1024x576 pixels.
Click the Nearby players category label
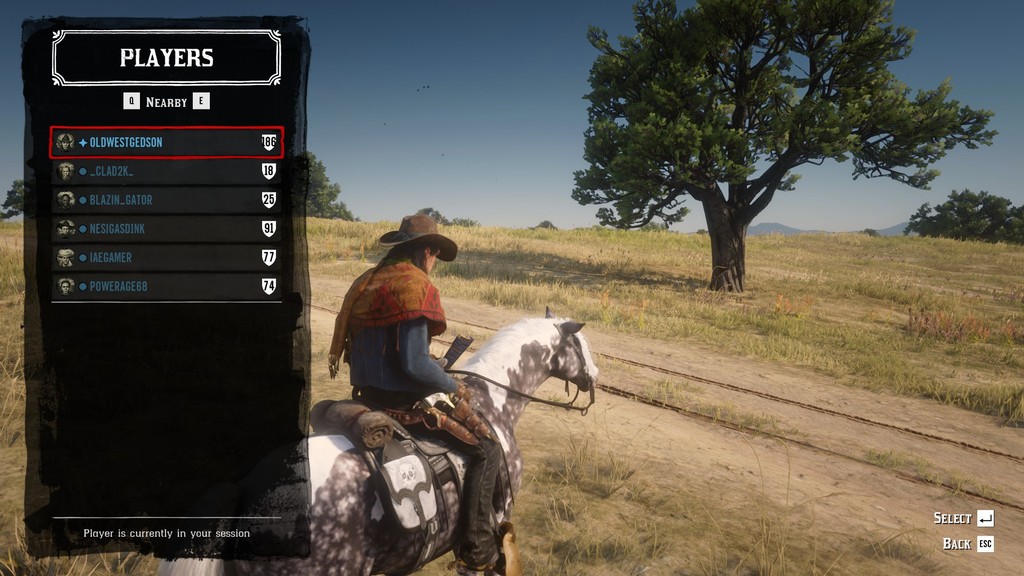pos(166,102)
